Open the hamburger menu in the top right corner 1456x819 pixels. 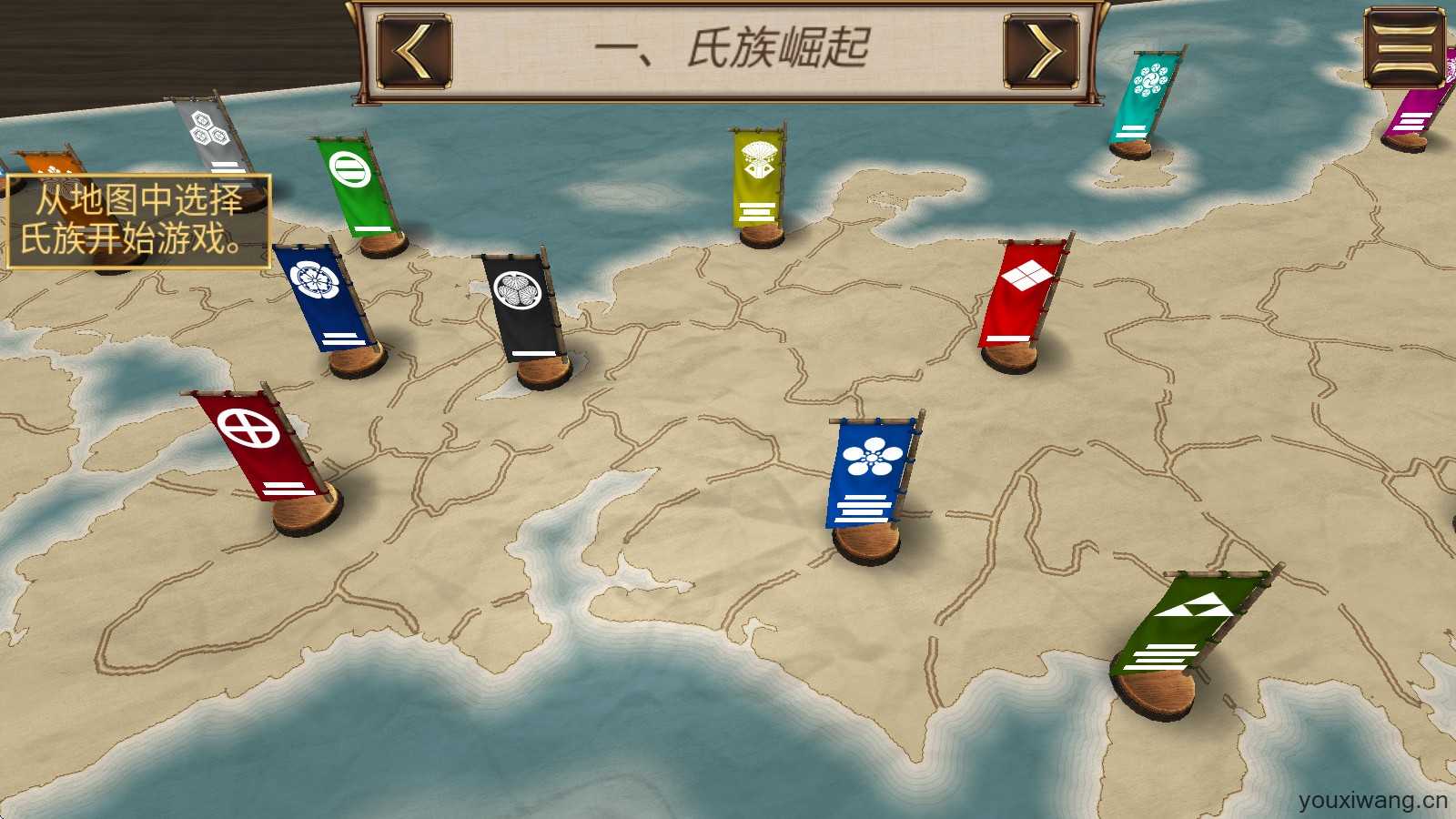pyautogui.click(x=1401, y=45)
